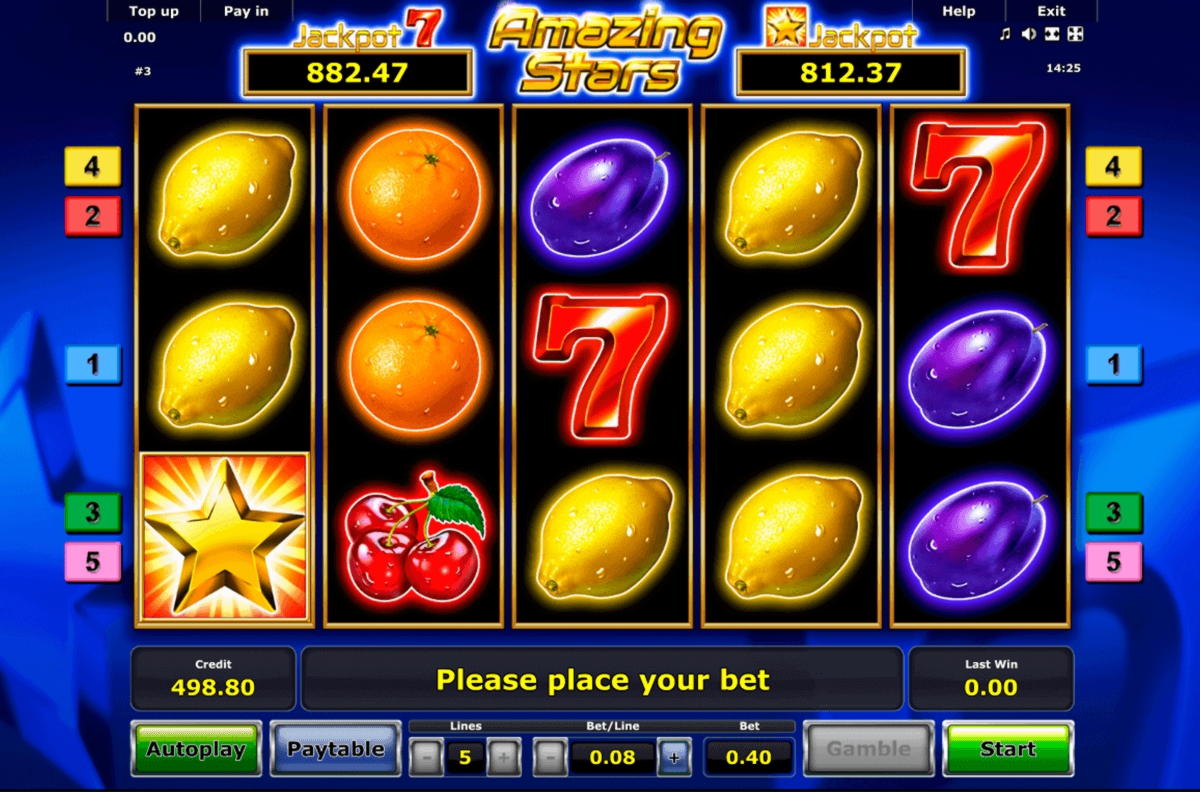The image size is (1200, 792).
Task: Raise the Bet/Line amount
Action: click(674, 758)
